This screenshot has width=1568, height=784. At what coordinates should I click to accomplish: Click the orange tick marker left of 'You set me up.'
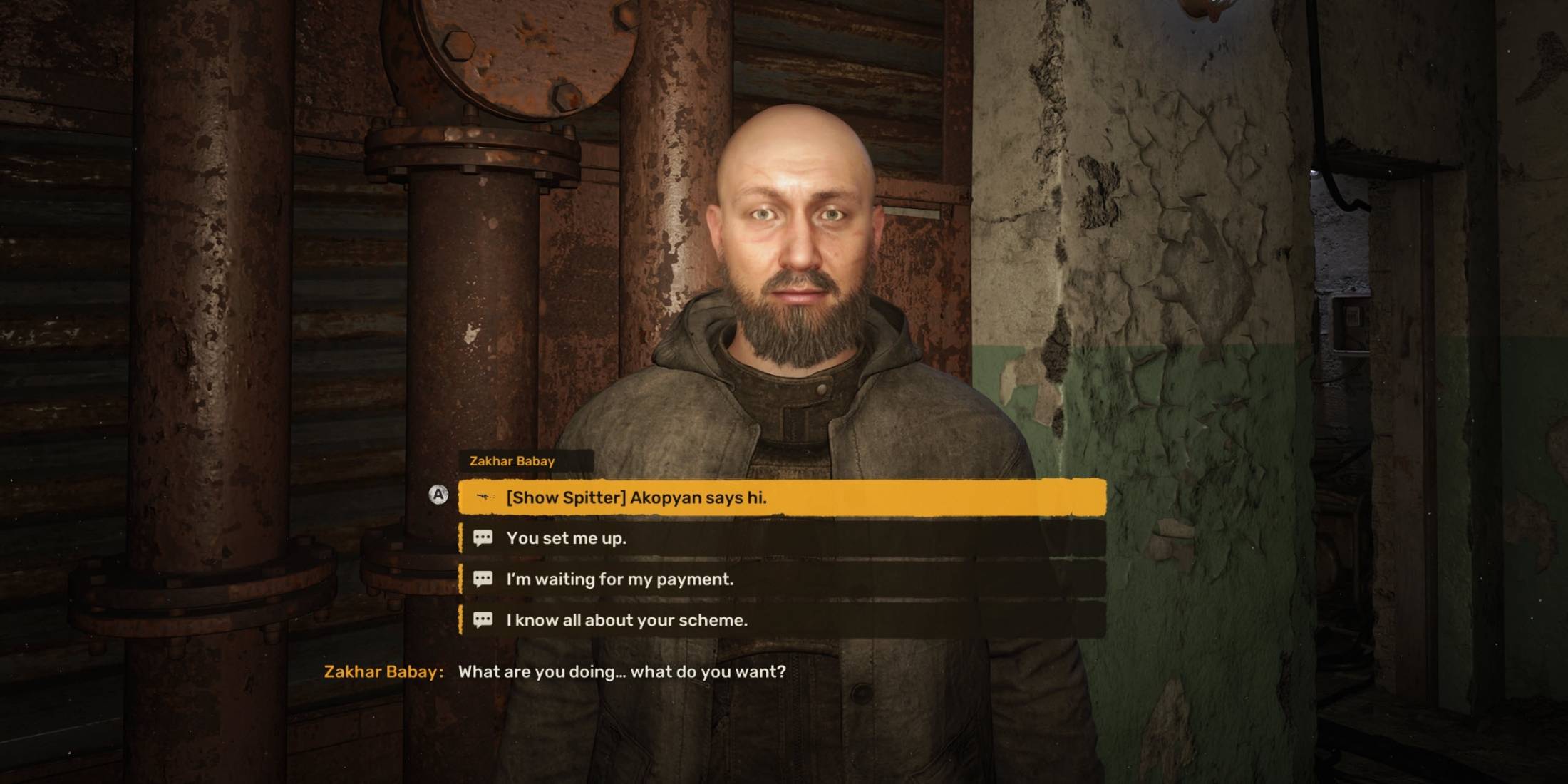[460, 539]
